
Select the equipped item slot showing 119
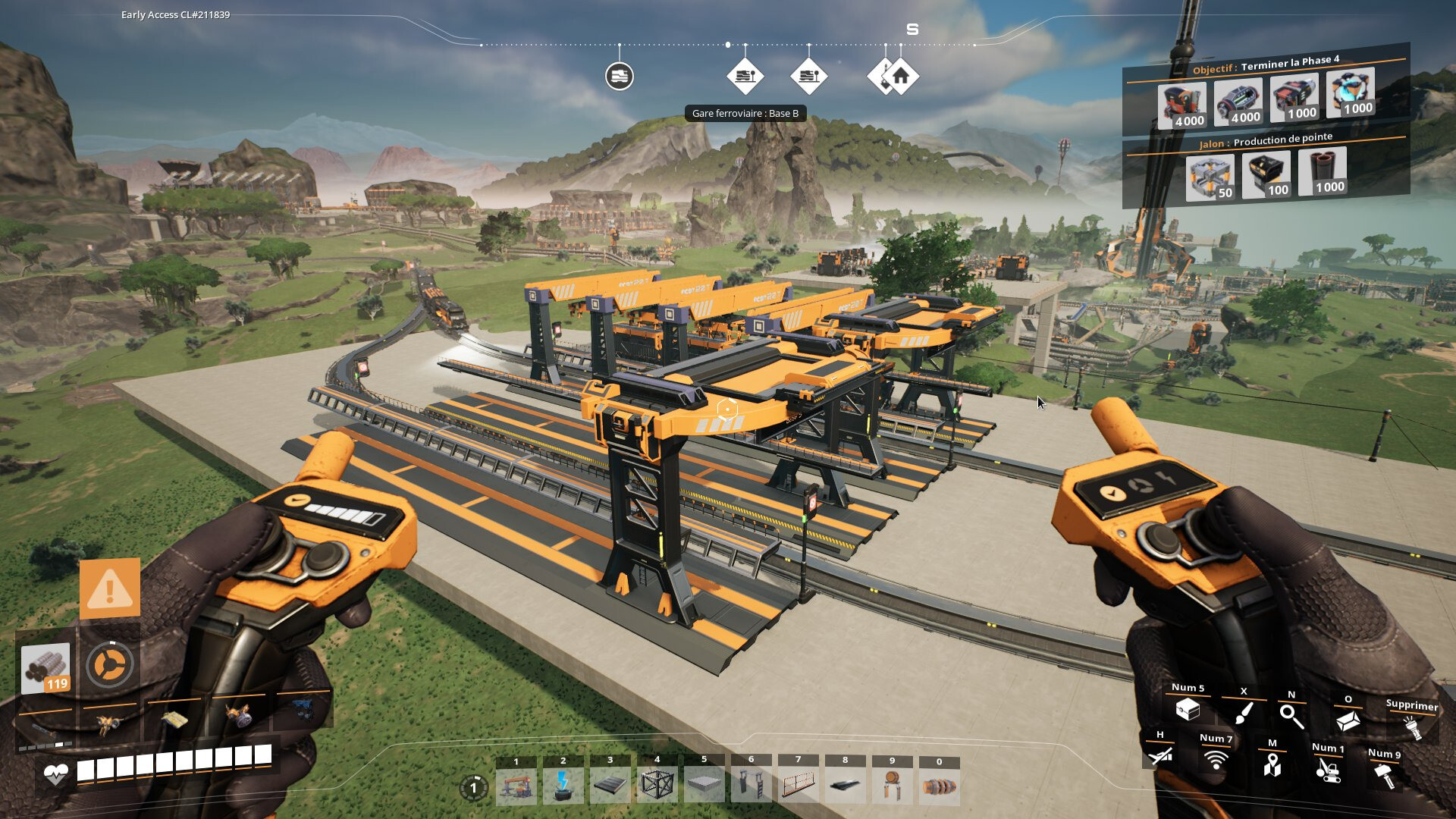point(46,668)
